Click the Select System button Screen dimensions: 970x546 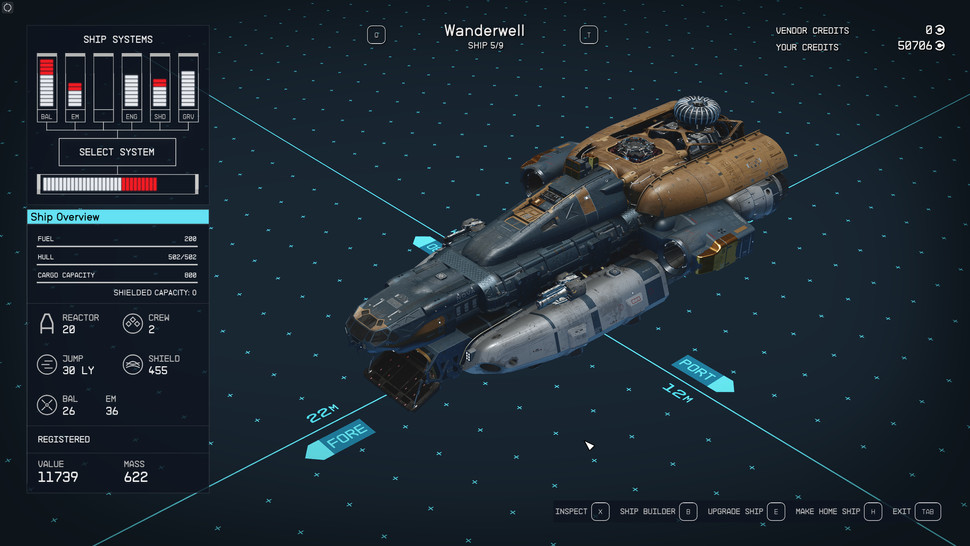click(x=117, y=152)
